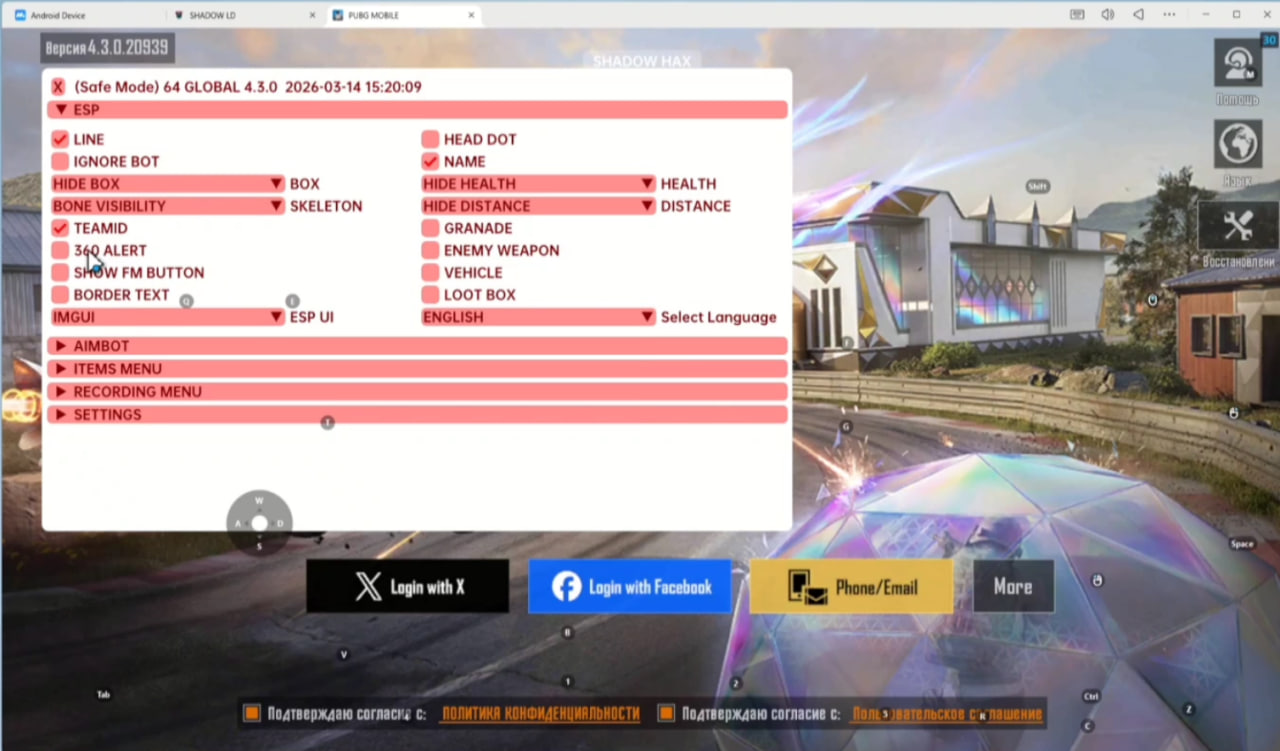This screenshot has height=751, width=1280.
Task: Click the Восстановление repair wrench icon
Action: (x=1237, y=225)
